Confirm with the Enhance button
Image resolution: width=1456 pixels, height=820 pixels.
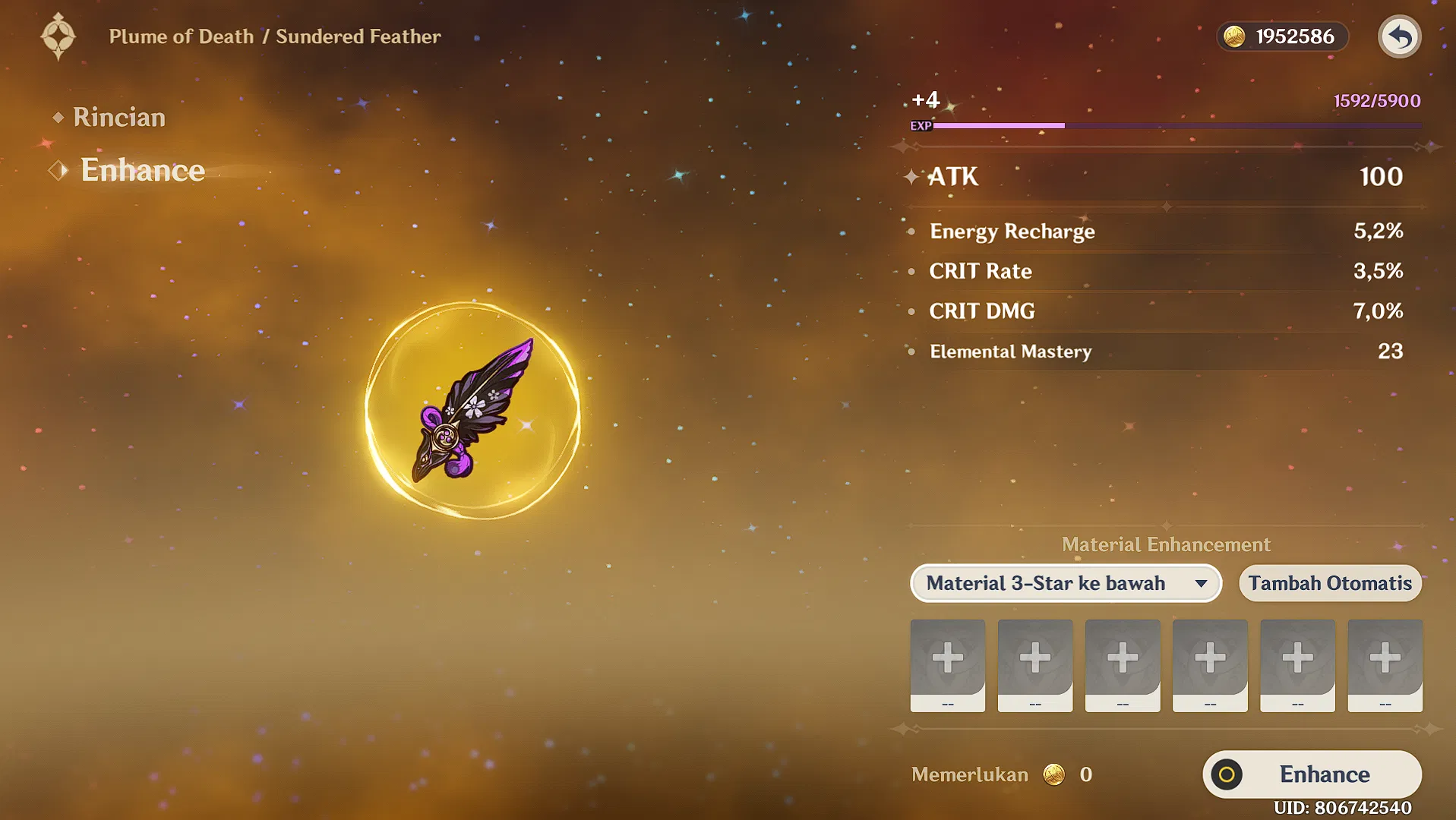[1312, 774]
